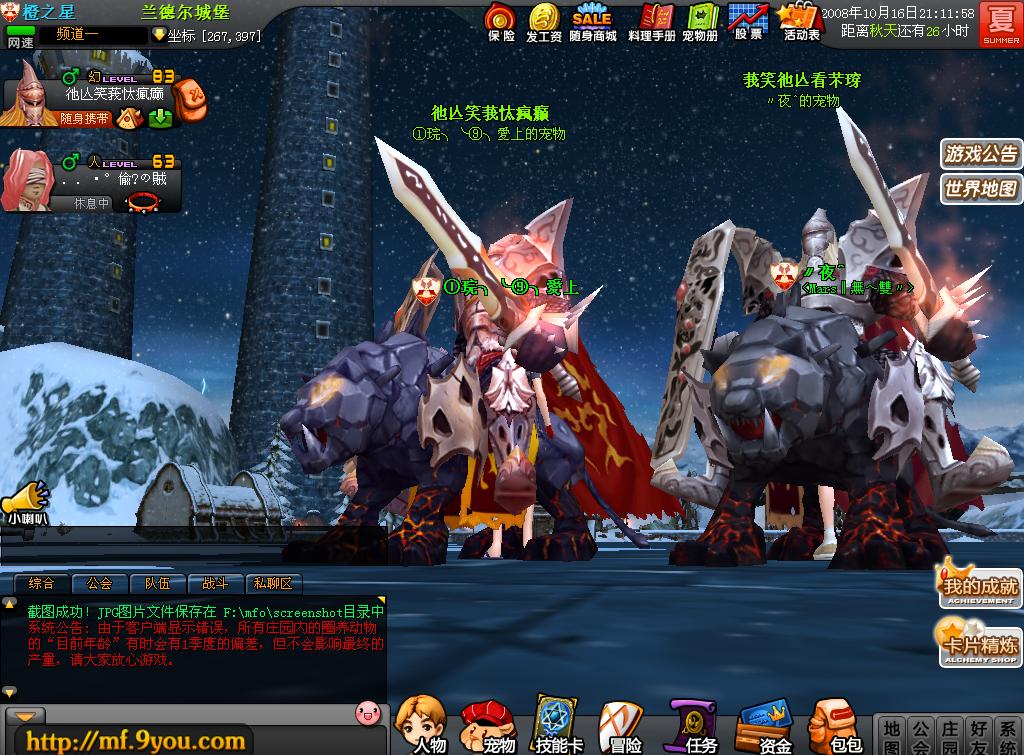Open the 世界地图 world map
Viewport: 1024px width, 755px height.
pyautogui.click(x=982, y=188)
